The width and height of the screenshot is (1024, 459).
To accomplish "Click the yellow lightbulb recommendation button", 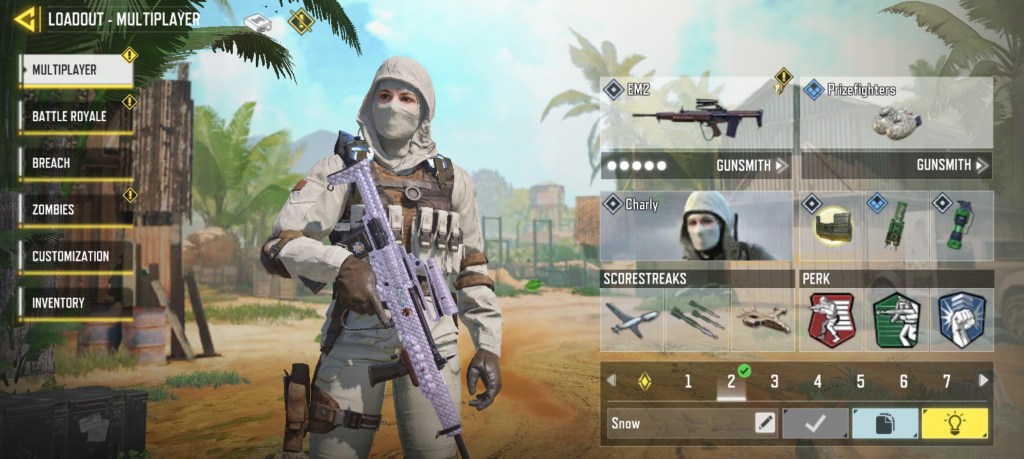I will tap(954, 423).
